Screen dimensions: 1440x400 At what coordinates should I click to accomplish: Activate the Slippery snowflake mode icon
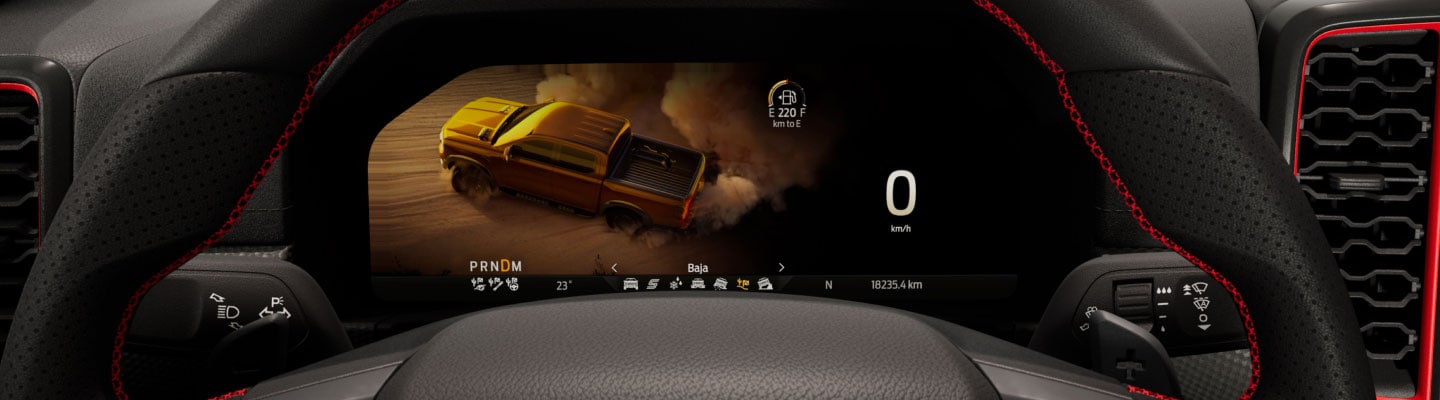point(675,284)
